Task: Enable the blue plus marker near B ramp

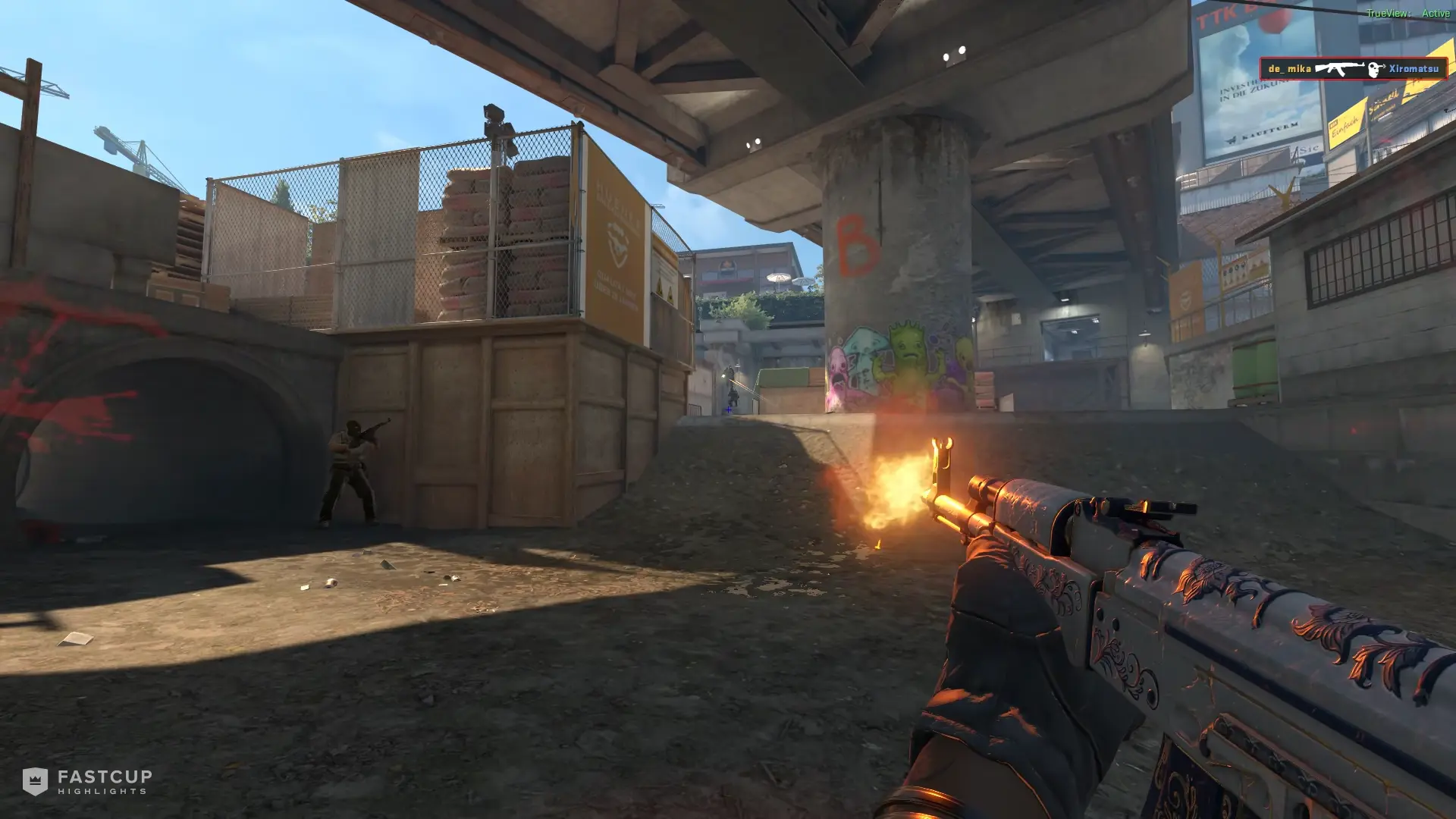Action: pos(728,410)
